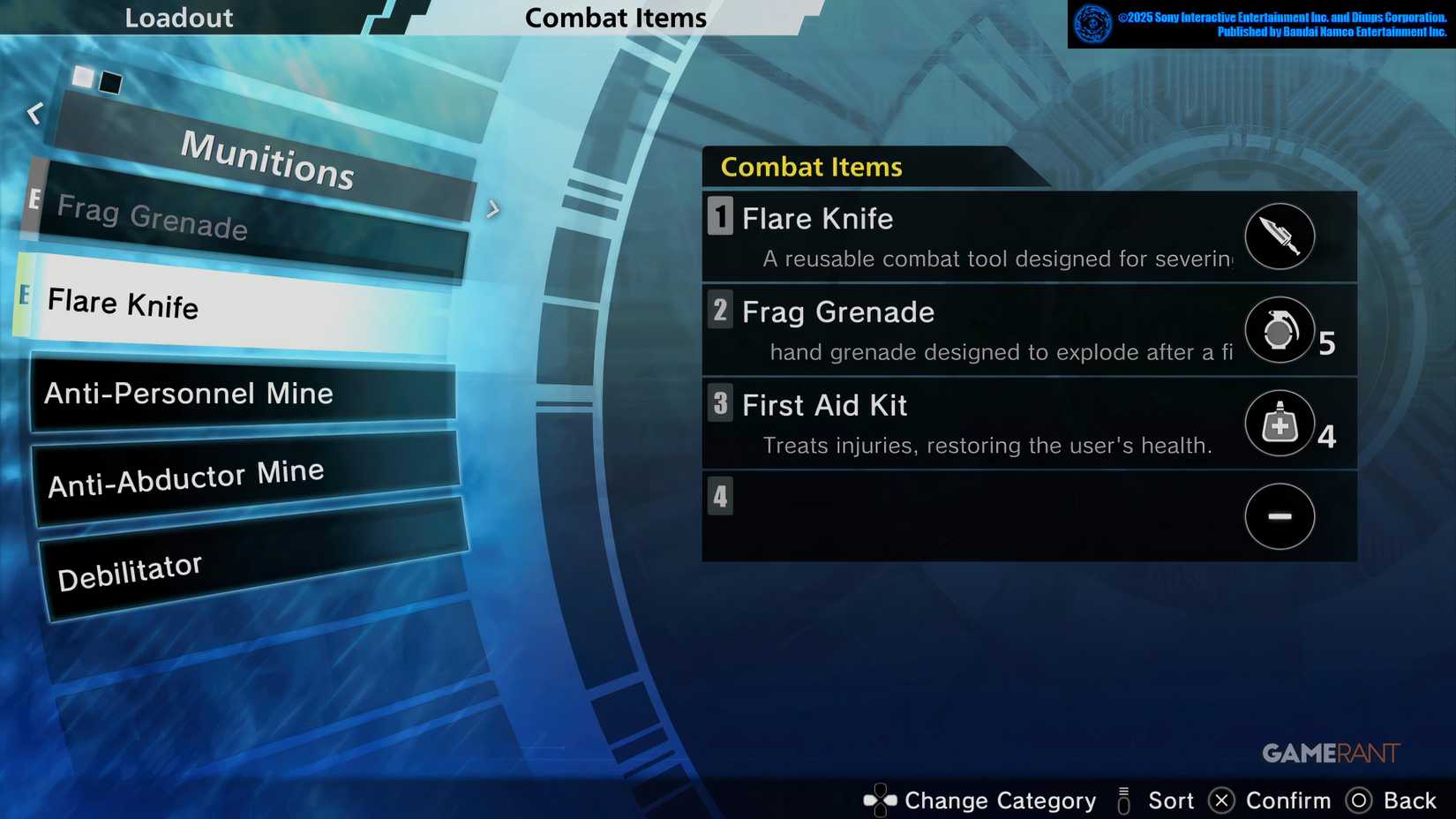Click the Sort icon in the bottom bar
The height and width of the screenshot is (819, 1456).
1123,800
